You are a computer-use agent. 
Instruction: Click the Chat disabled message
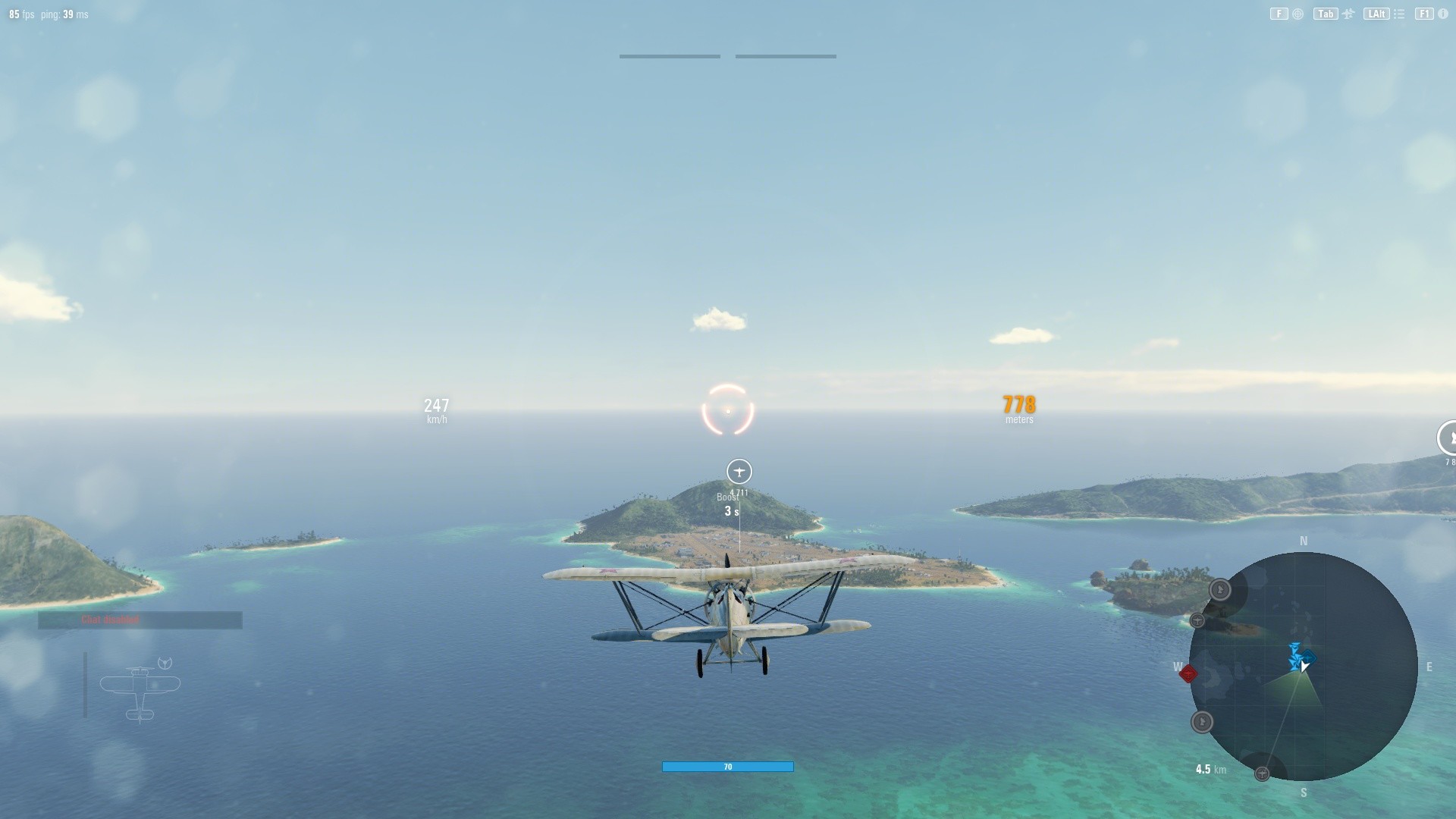(110, 620)
